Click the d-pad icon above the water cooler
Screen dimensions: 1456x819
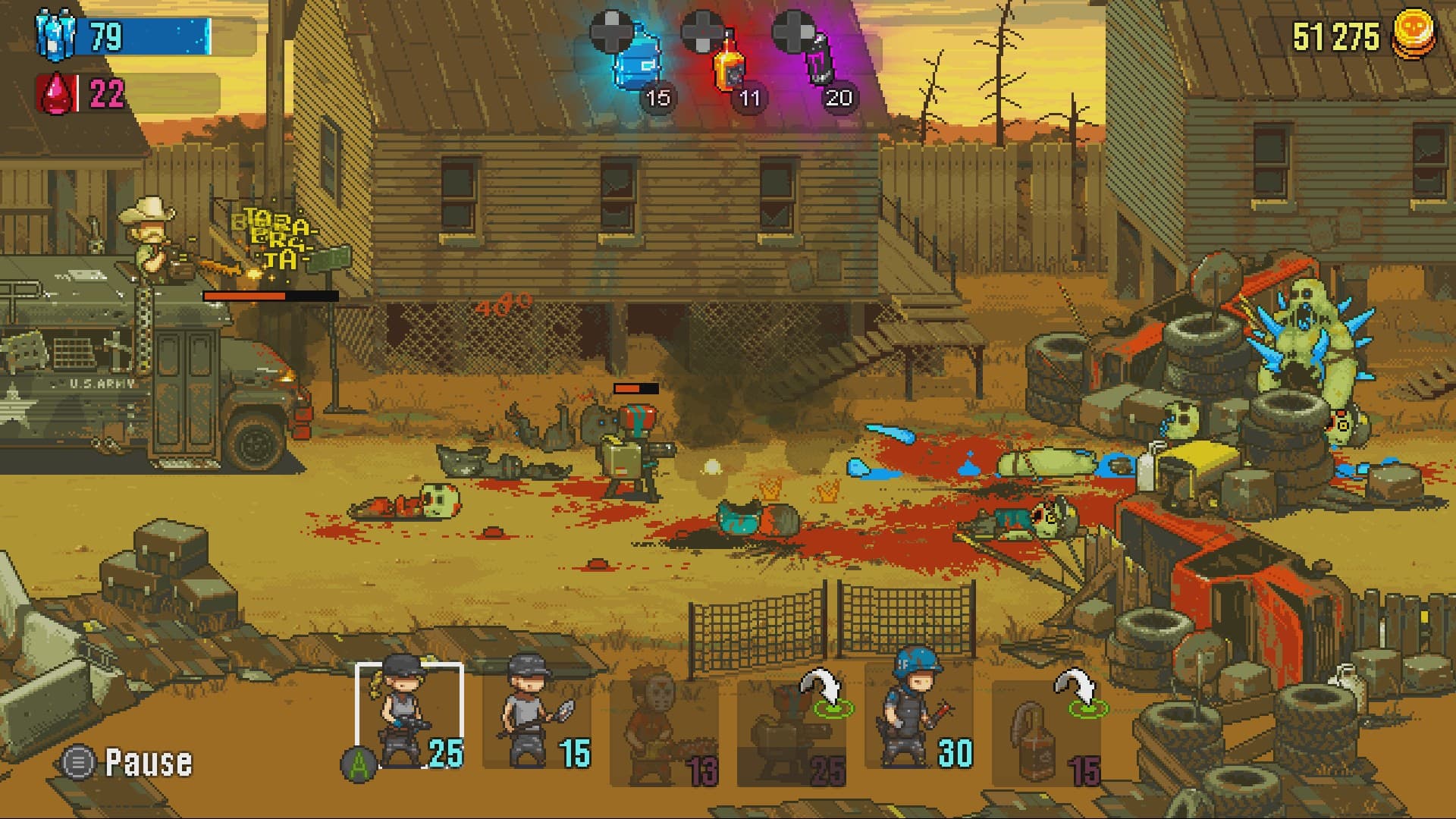611,29
